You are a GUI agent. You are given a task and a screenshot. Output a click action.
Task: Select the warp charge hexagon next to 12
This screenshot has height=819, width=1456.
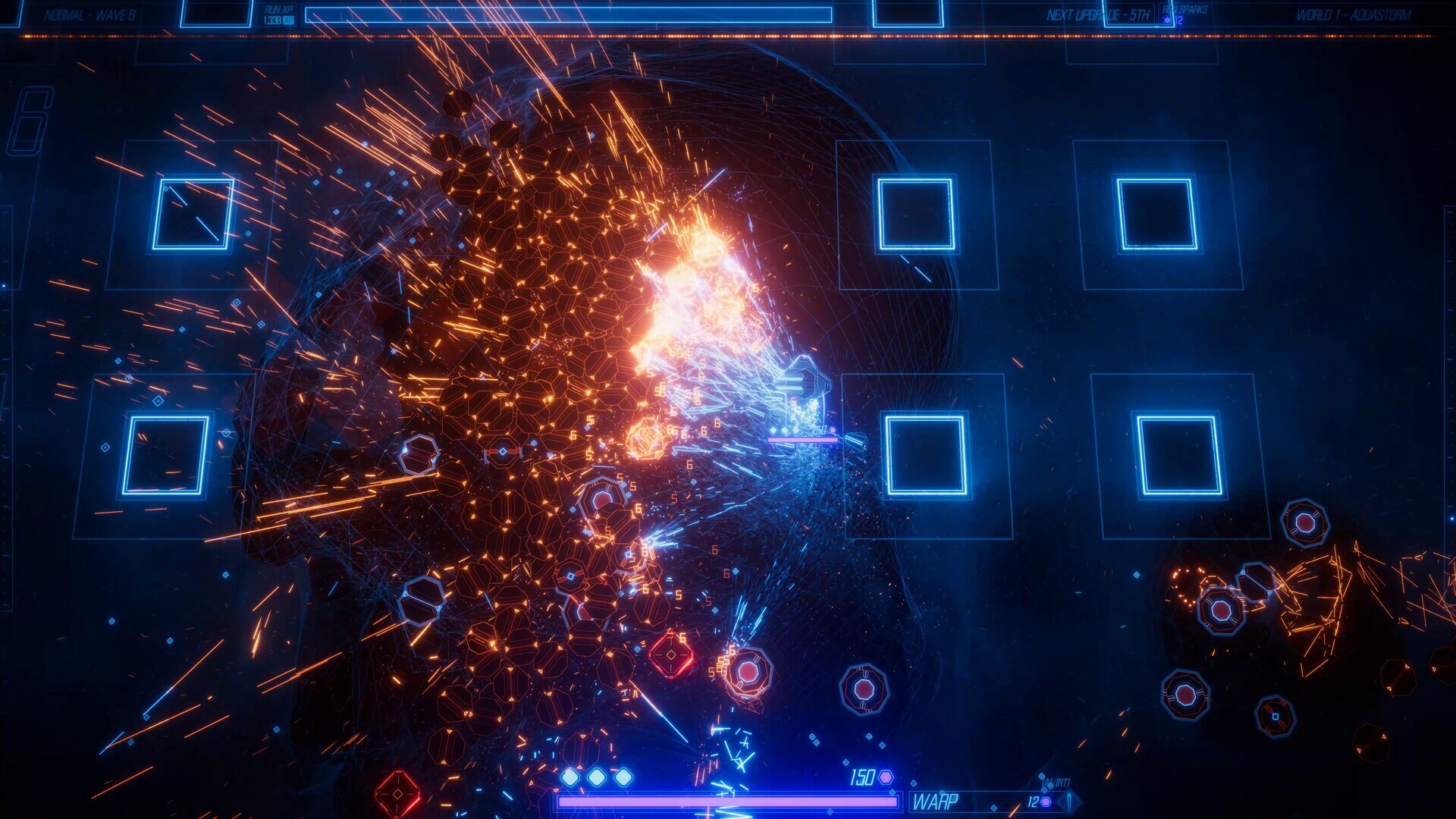pos(1045,801)
